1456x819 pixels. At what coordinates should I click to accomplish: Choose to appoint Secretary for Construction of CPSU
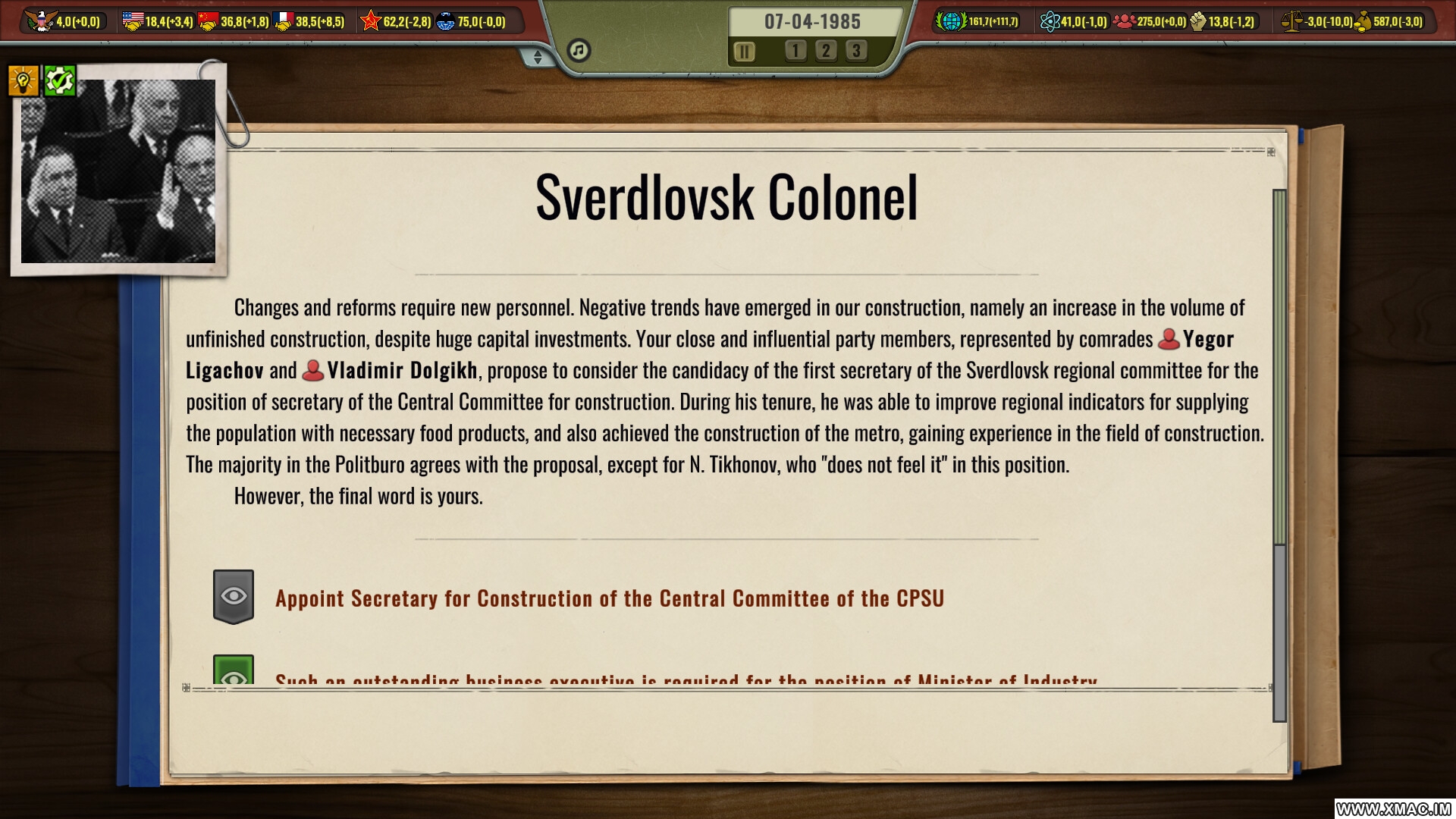609,598
